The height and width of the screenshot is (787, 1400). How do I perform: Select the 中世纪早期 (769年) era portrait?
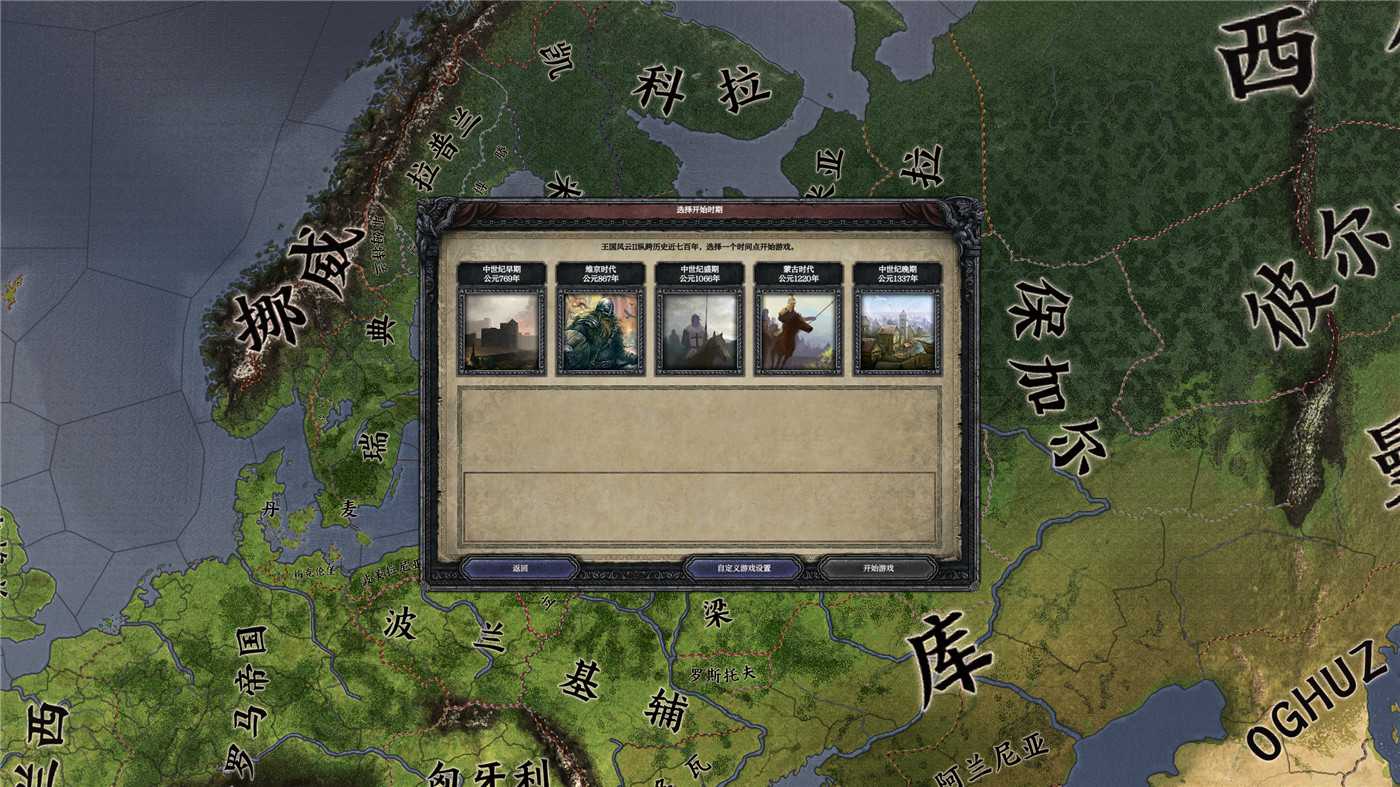click(499, 331)
